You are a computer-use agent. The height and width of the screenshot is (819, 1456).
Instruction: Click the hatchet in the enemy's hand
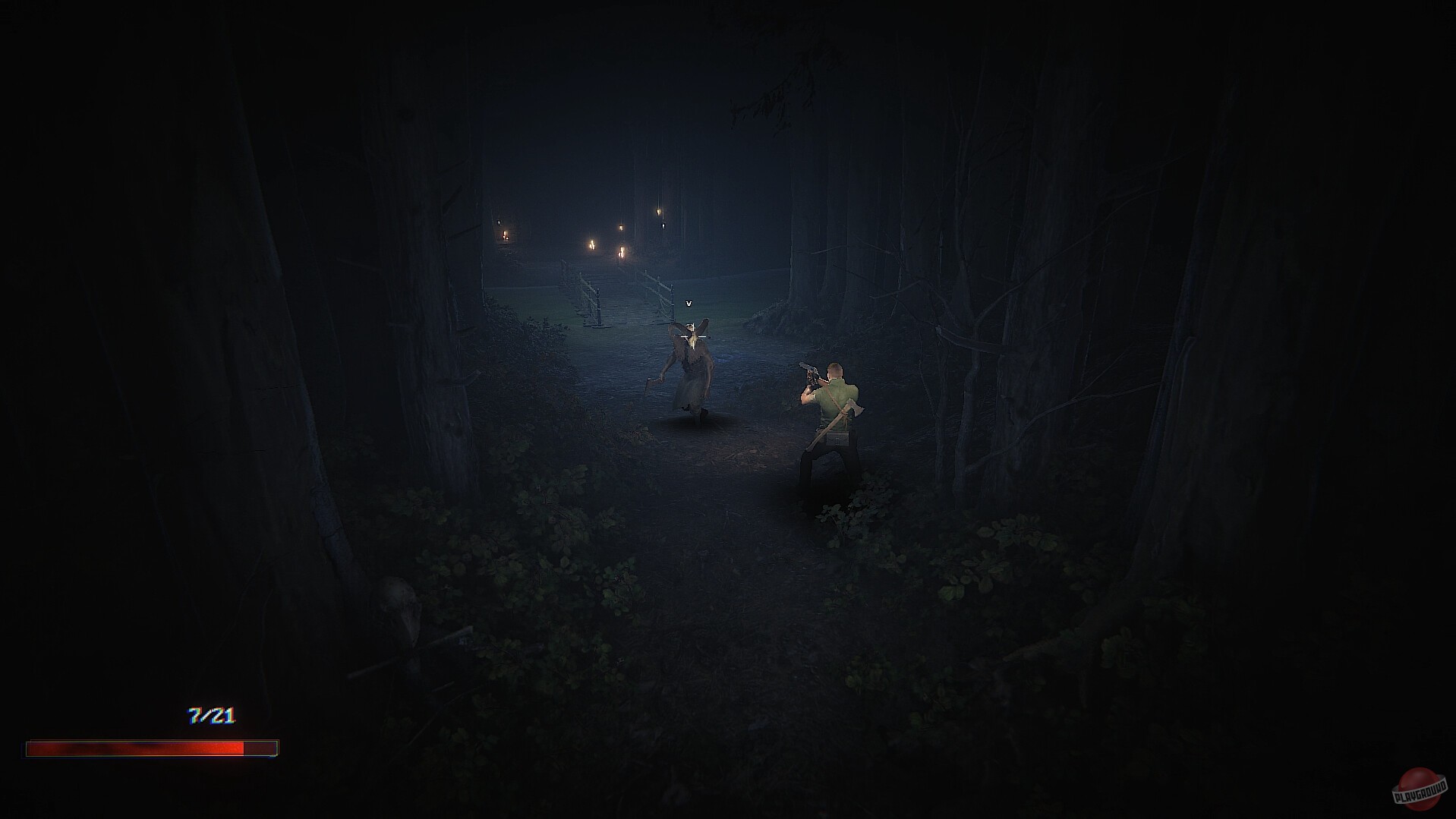[x=654, y=382]
